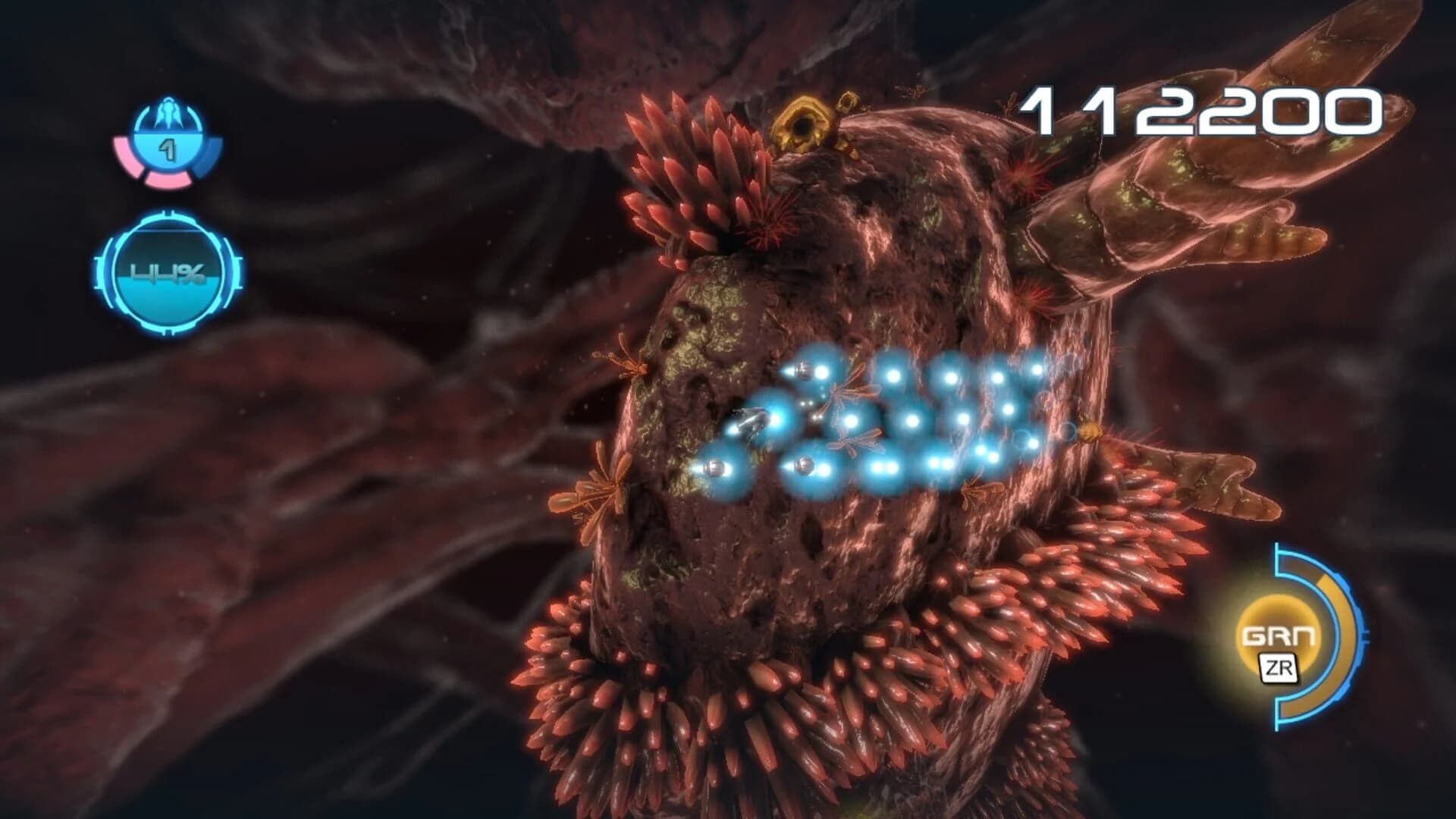Screen dimensions: 1456x819
Task: Click the ZR key label
Action: tap(1278, 668)
